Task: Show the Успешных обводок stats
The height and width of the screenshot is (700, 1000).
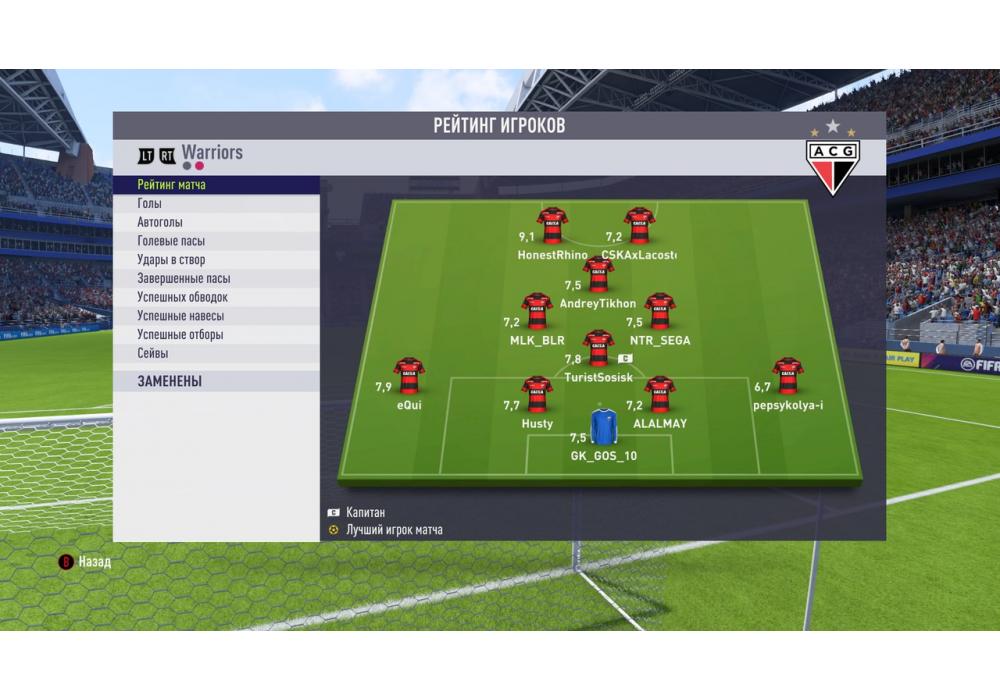Action: pyautogui.click(x=216, y=297)
